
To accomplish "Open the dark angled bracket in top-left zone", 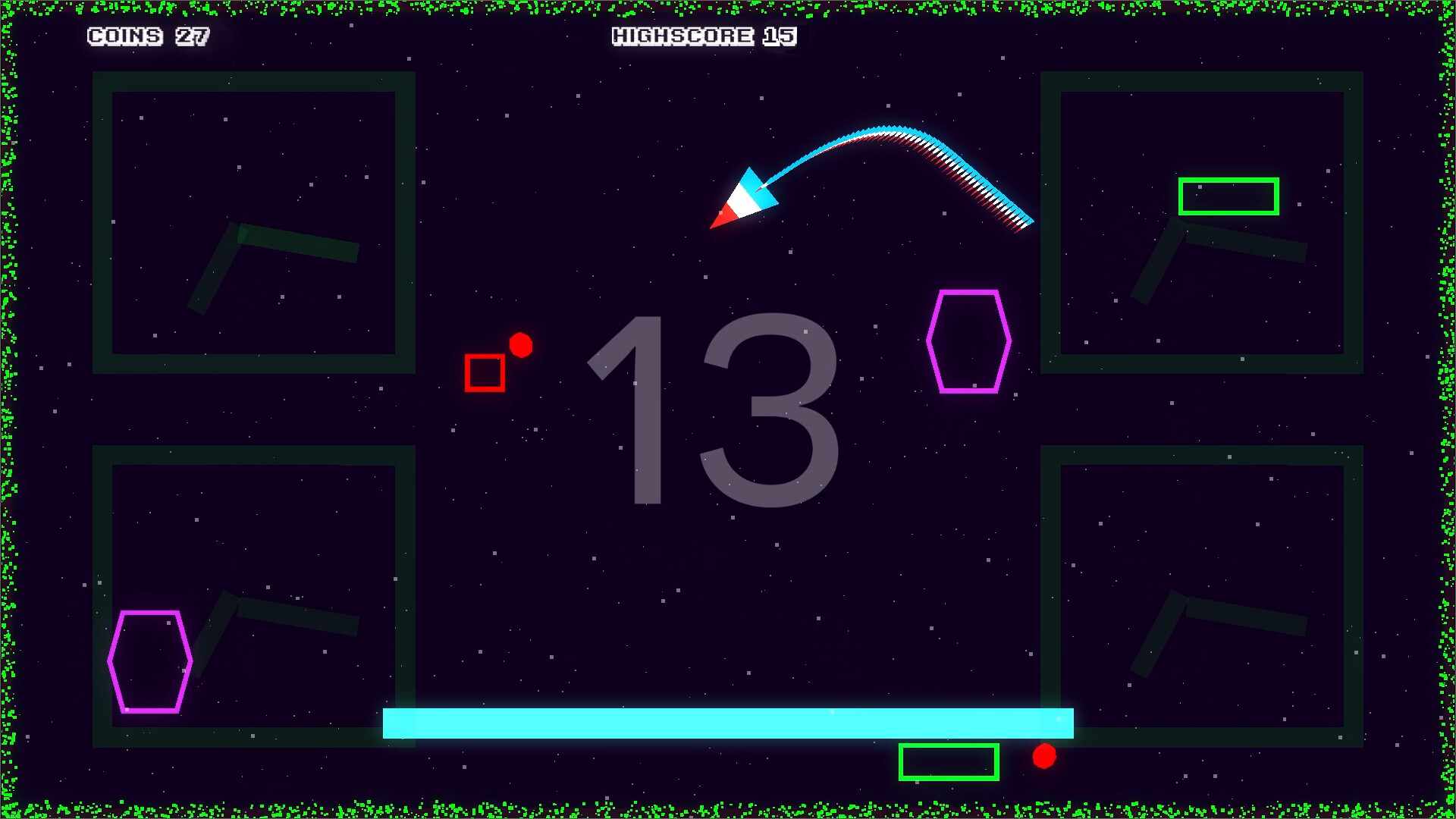I will tap(273, 250).
